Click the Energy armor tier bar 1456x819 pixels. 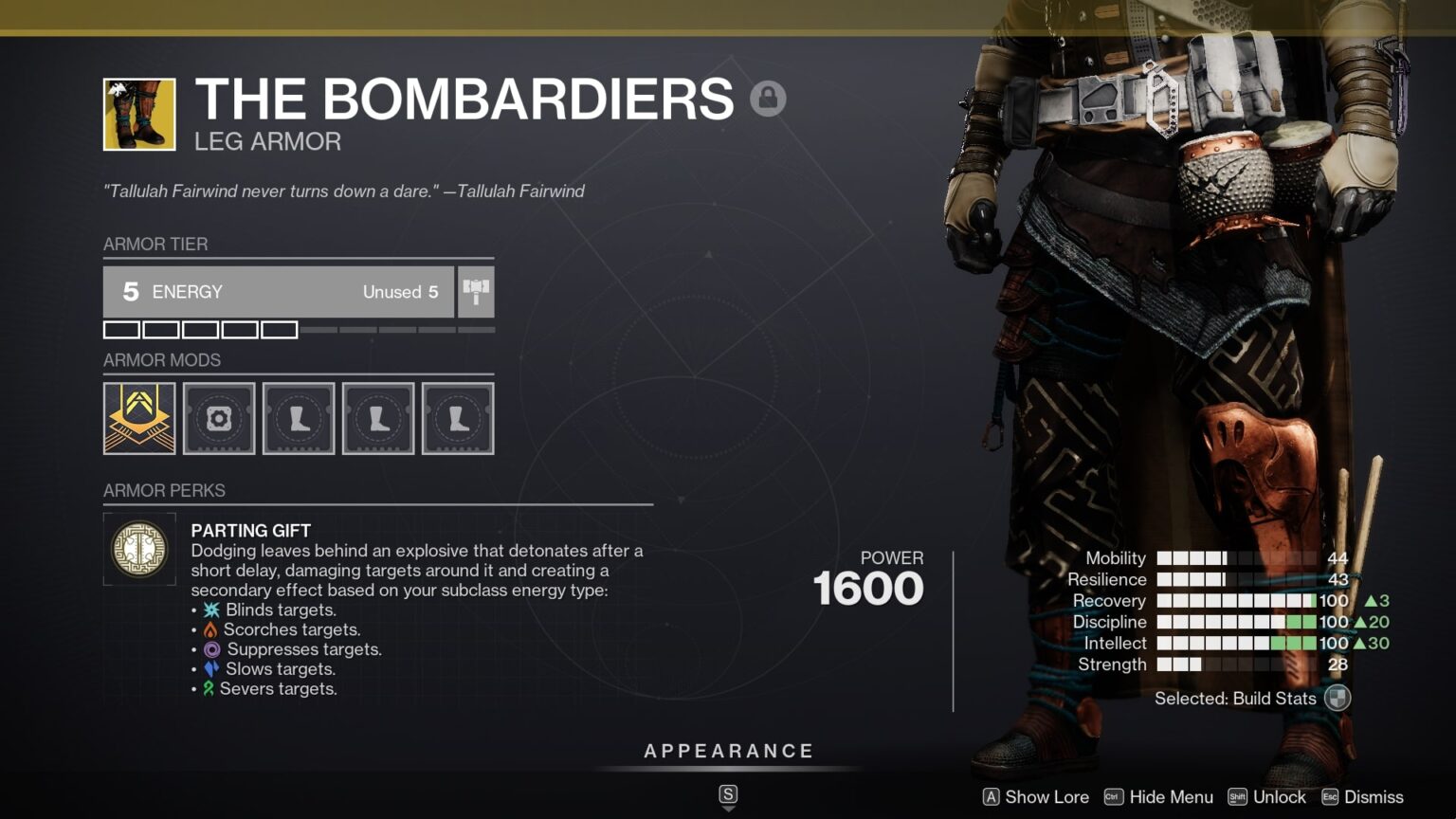tap(278, 291)
